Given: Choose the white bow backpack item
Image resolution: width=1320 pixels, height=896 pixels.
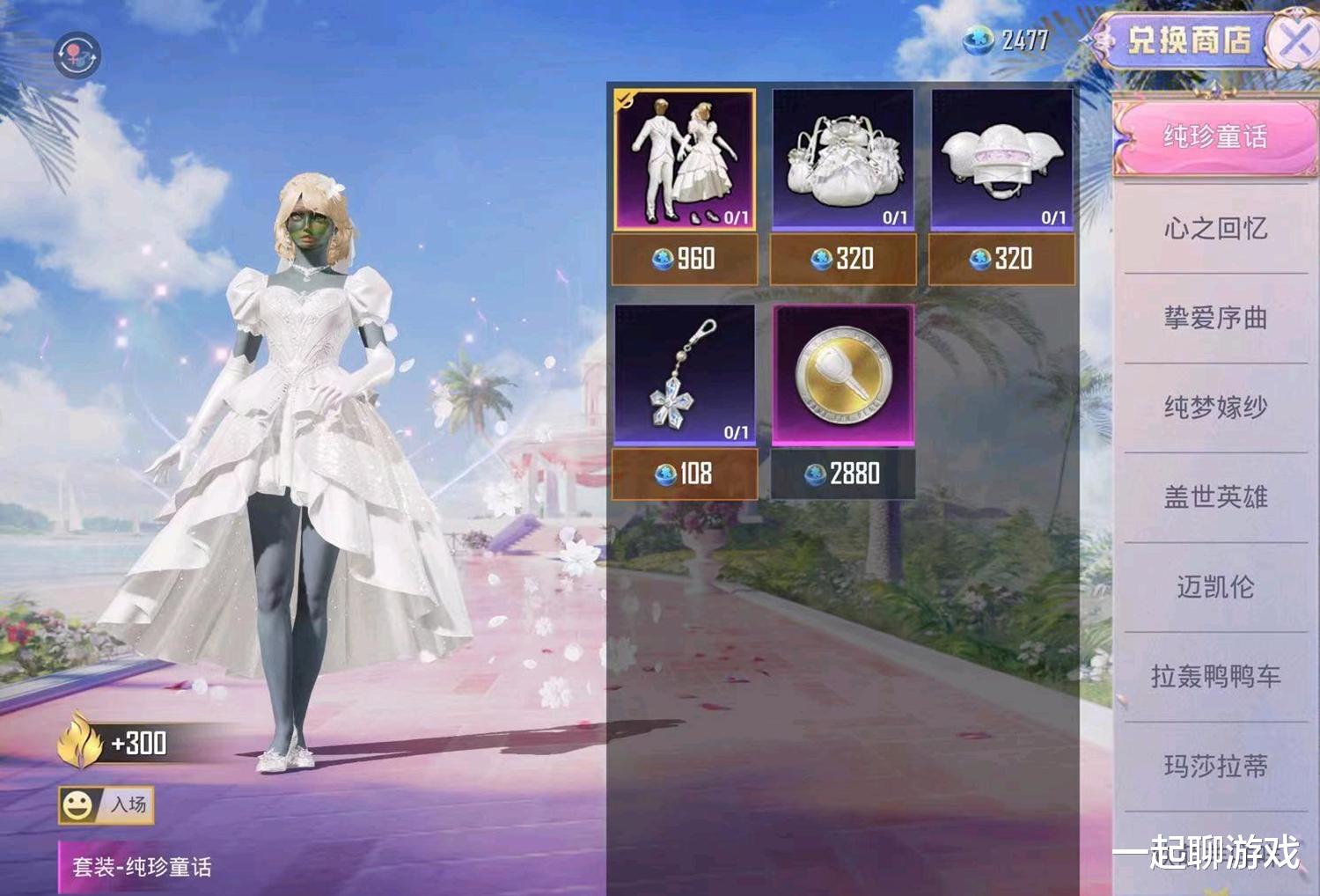Looking at the screenshot, I should [843, 159].
